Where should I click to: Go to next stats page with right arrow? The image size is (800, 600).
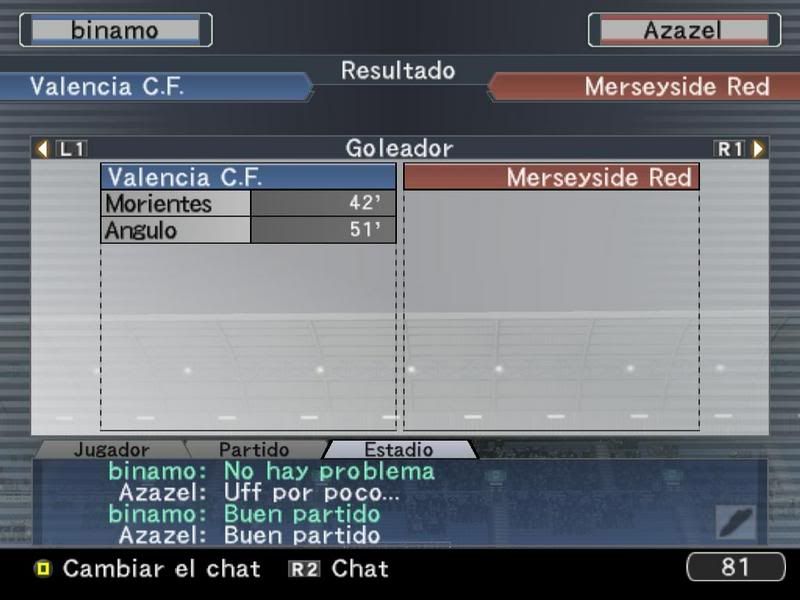tap(759, 149)
